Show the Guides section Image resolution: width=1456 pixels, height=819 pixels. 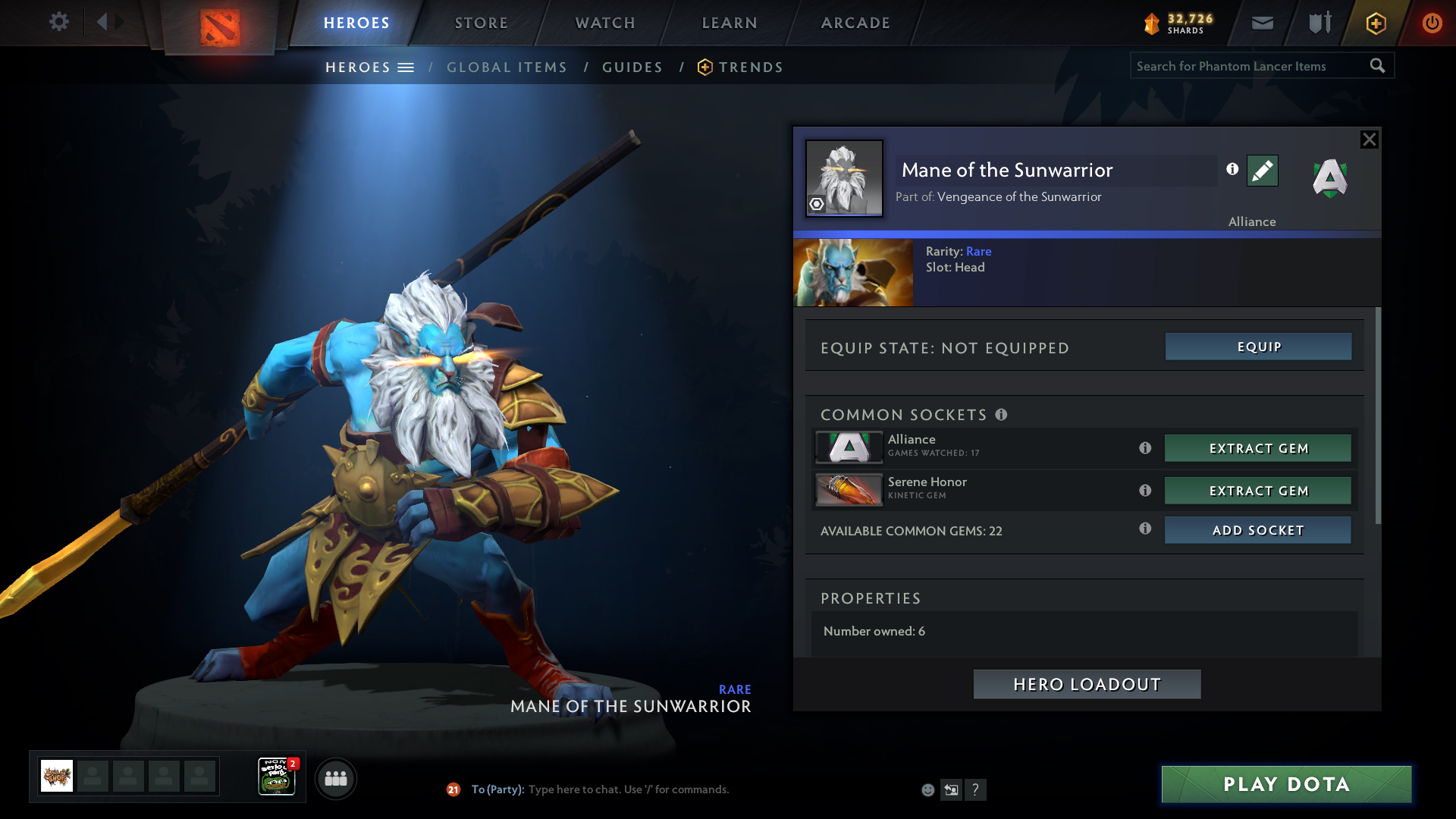[x=632, y=67]
